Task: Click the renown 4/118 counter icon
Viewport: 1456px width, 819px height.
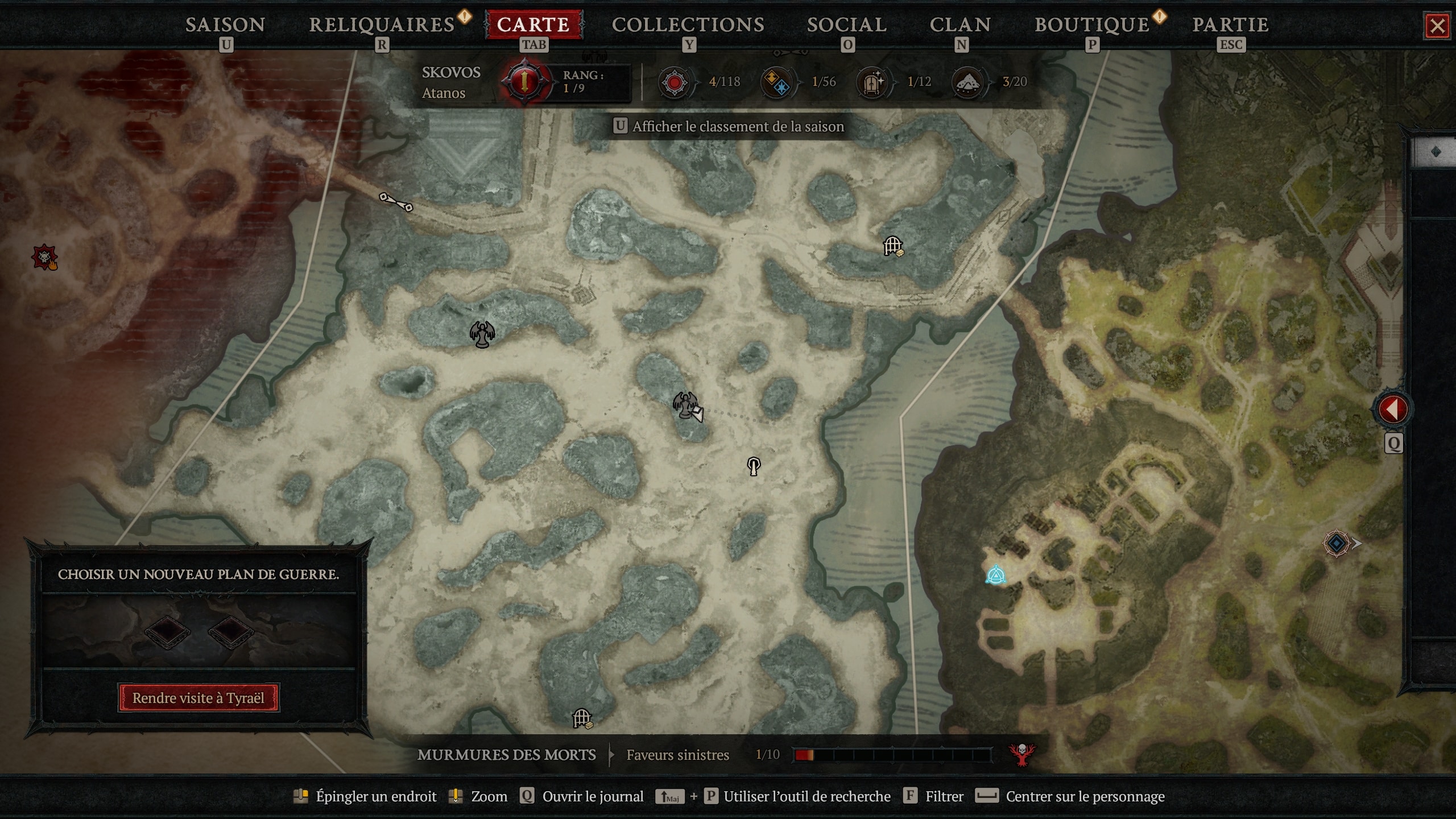Action: point(675,81)
